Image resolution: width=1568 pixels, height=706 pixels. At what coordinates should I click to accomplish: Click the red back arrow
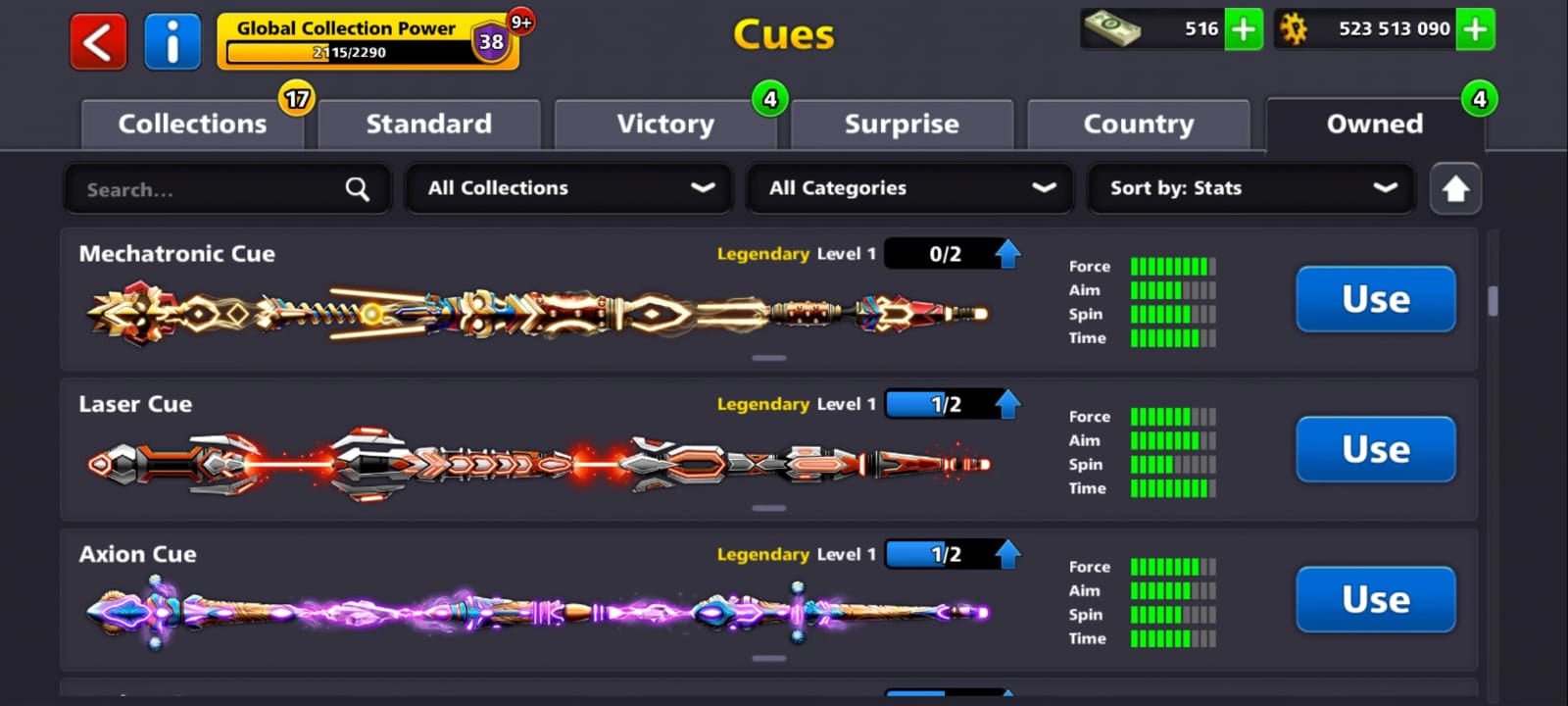point(97,42)
